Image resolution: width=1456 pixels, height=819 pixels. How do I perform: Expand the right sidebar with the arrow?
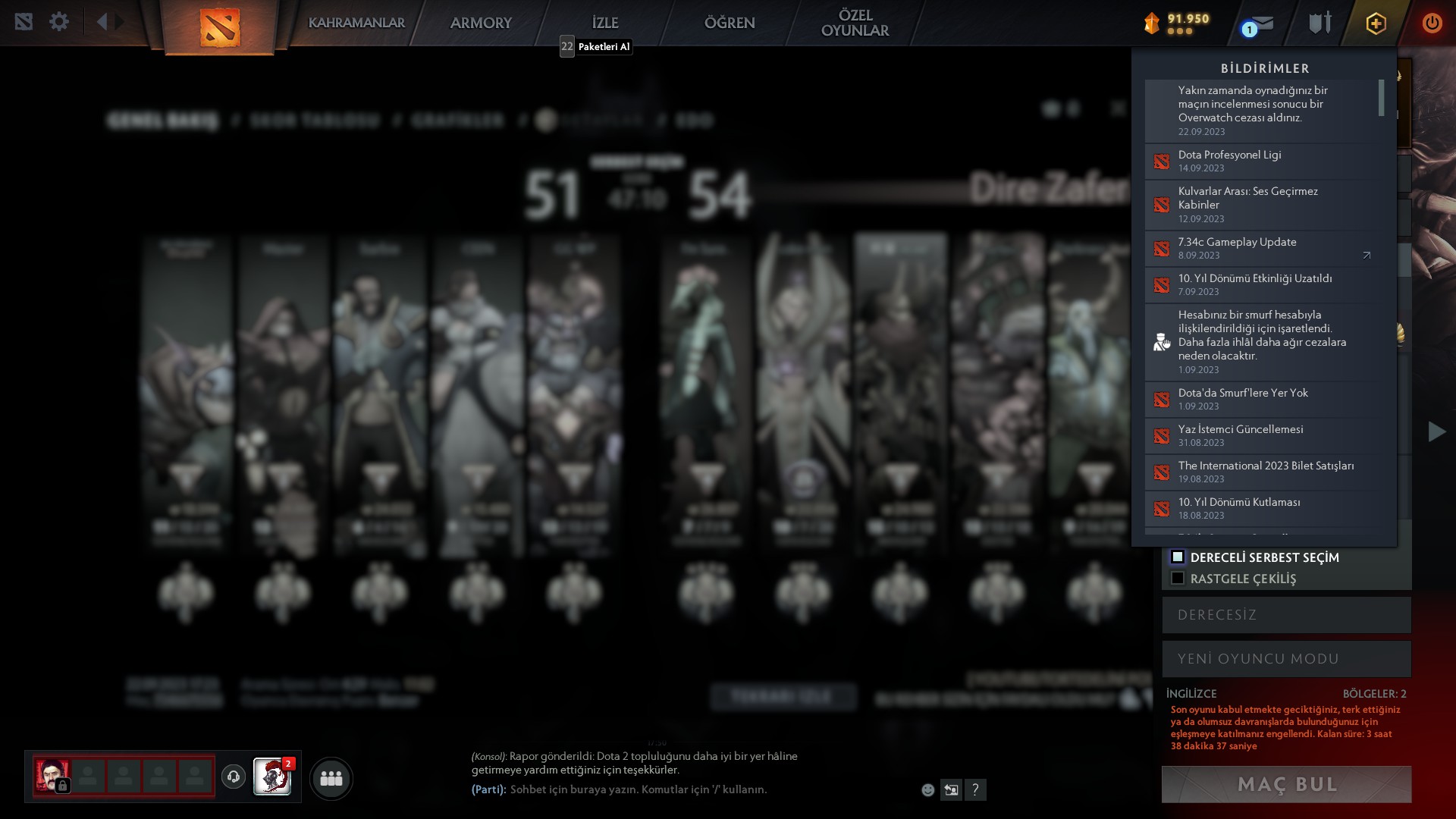coord(1436,431)
